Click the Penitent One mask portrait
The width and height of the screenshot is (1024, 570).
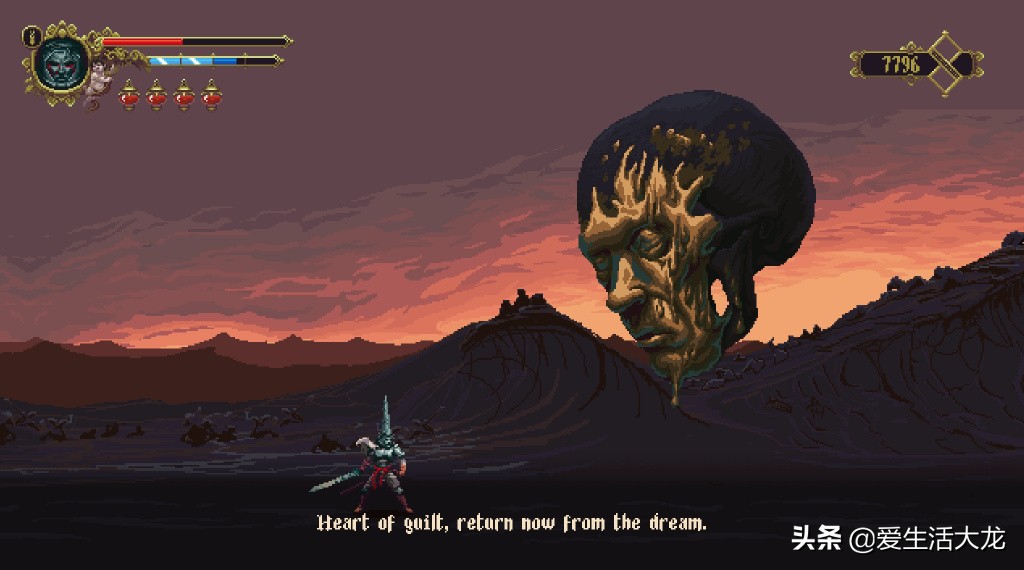point(61,62)
